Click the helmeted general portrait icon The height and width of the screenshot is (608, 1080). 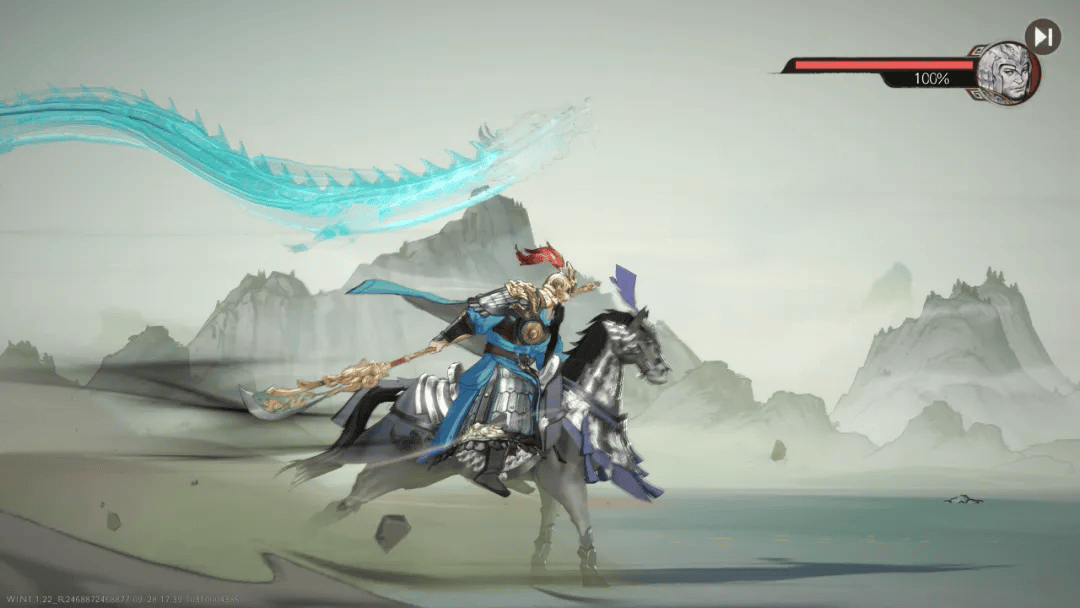point(1007,73)
